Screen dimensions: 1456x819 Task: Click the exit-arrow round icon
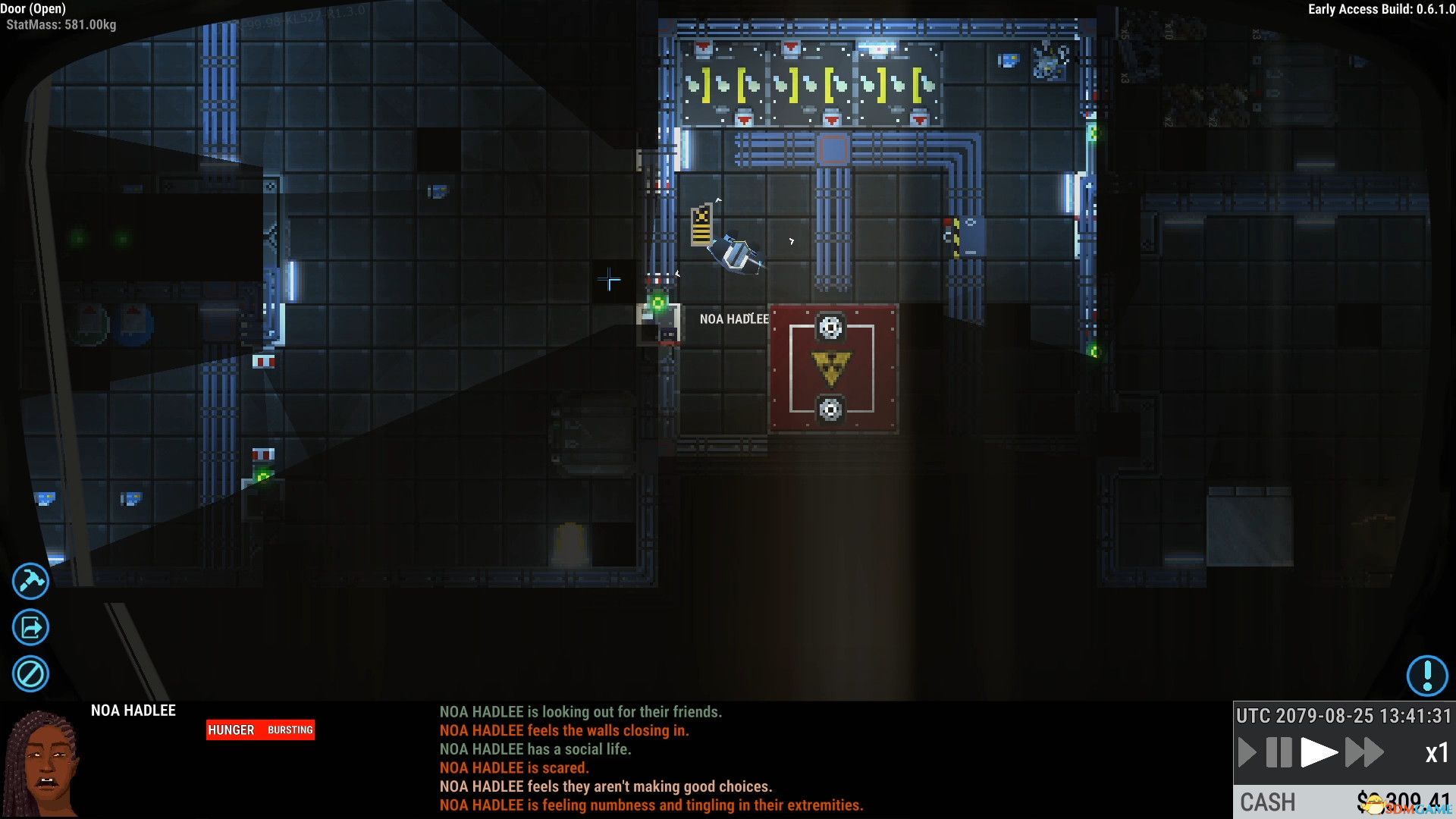coord(30,628)
